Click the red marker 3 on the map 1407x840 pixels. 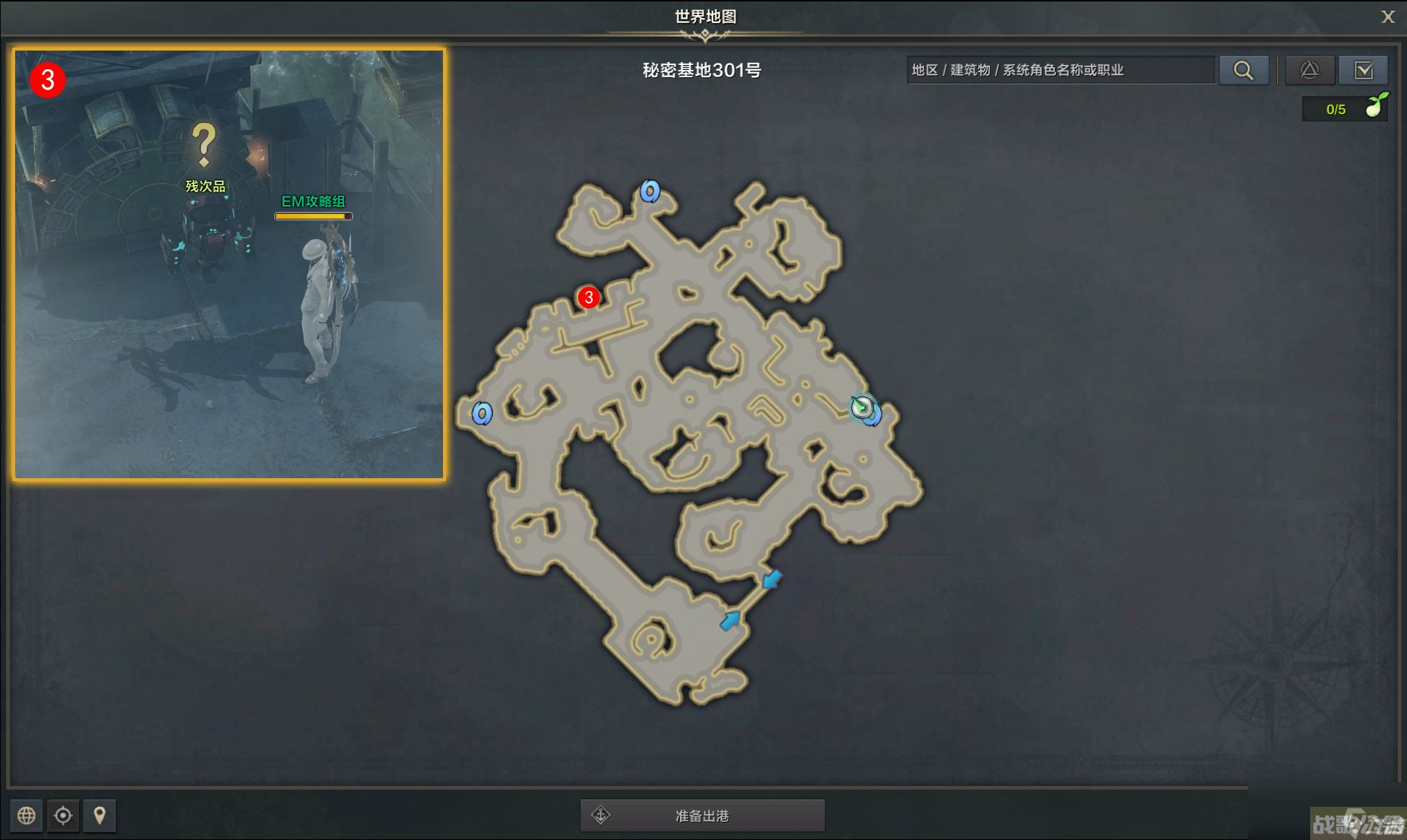click(x=590, y=296)
